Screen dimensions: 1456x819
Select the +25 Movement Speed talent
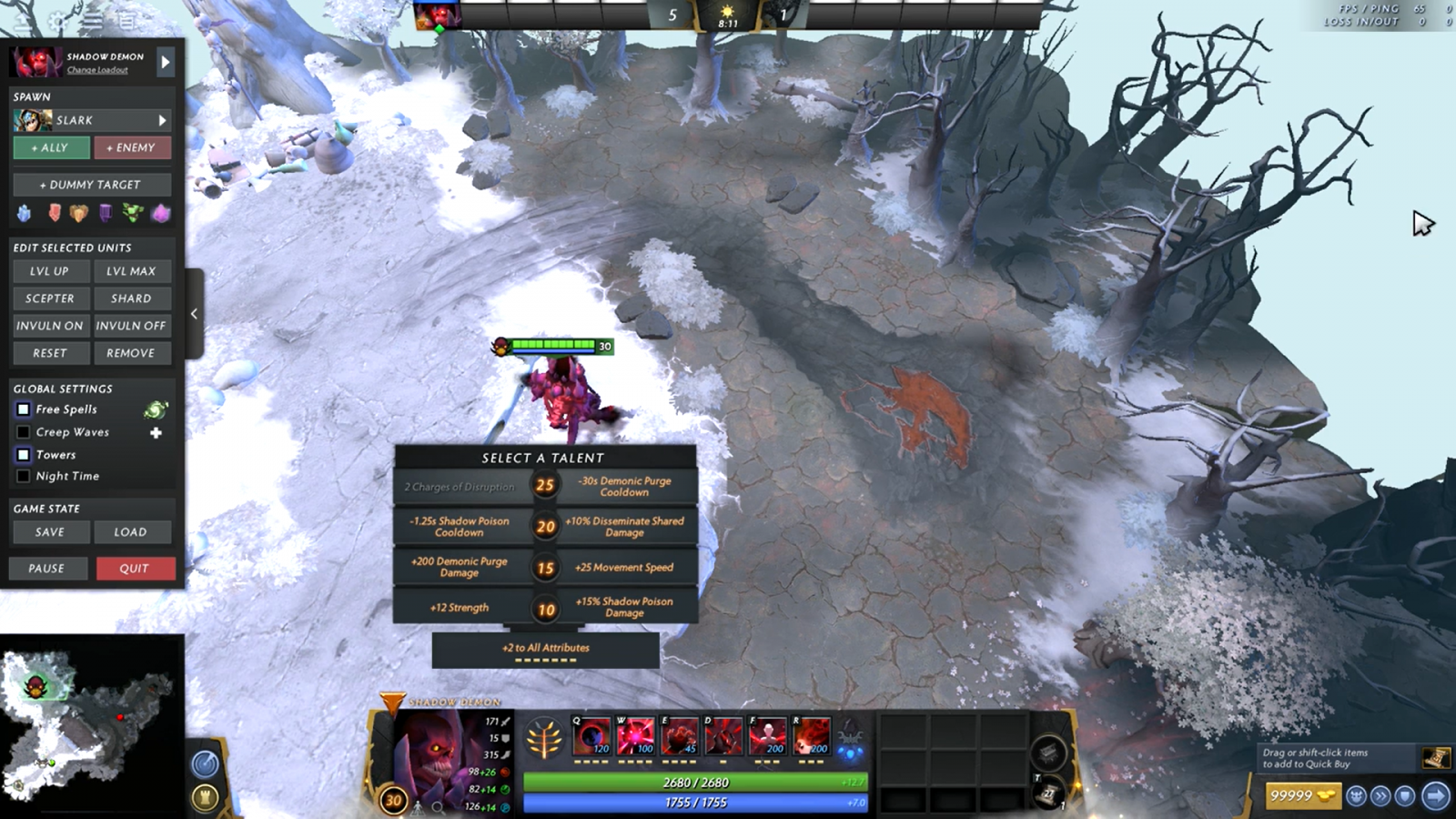pyautogui.click(x=624, y=567)
